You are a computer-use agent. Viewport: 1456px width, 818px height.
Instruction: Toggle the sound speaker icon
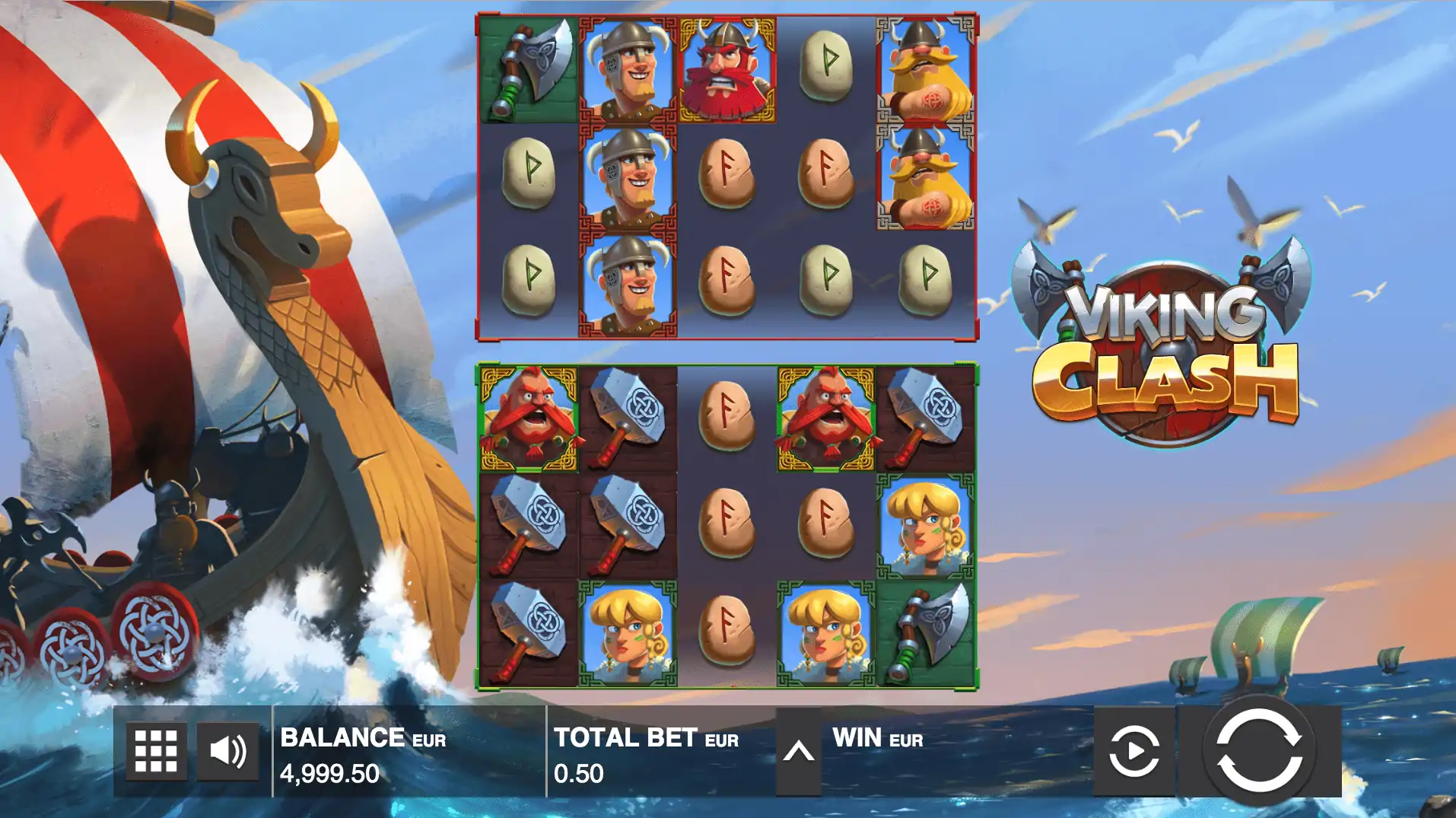coord(227,751)
